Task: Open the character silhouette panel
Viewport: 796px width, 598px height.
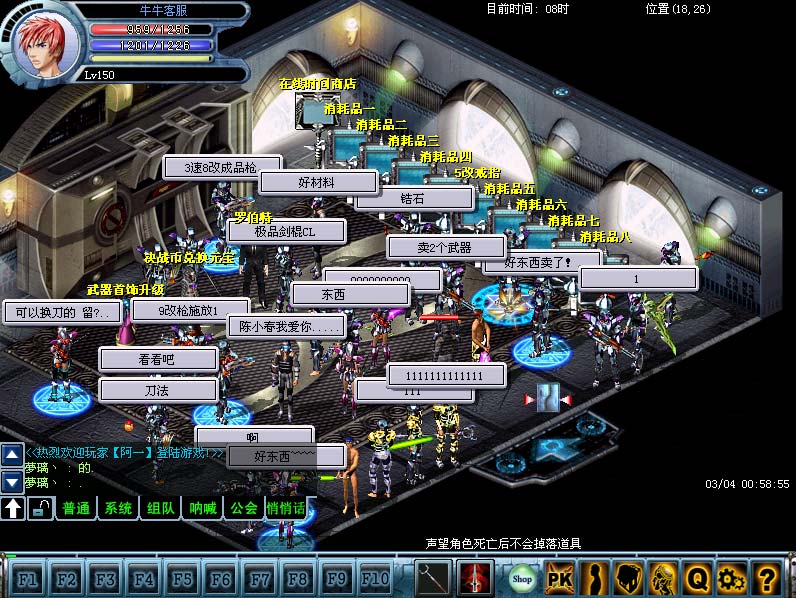Action: point(596,578)
